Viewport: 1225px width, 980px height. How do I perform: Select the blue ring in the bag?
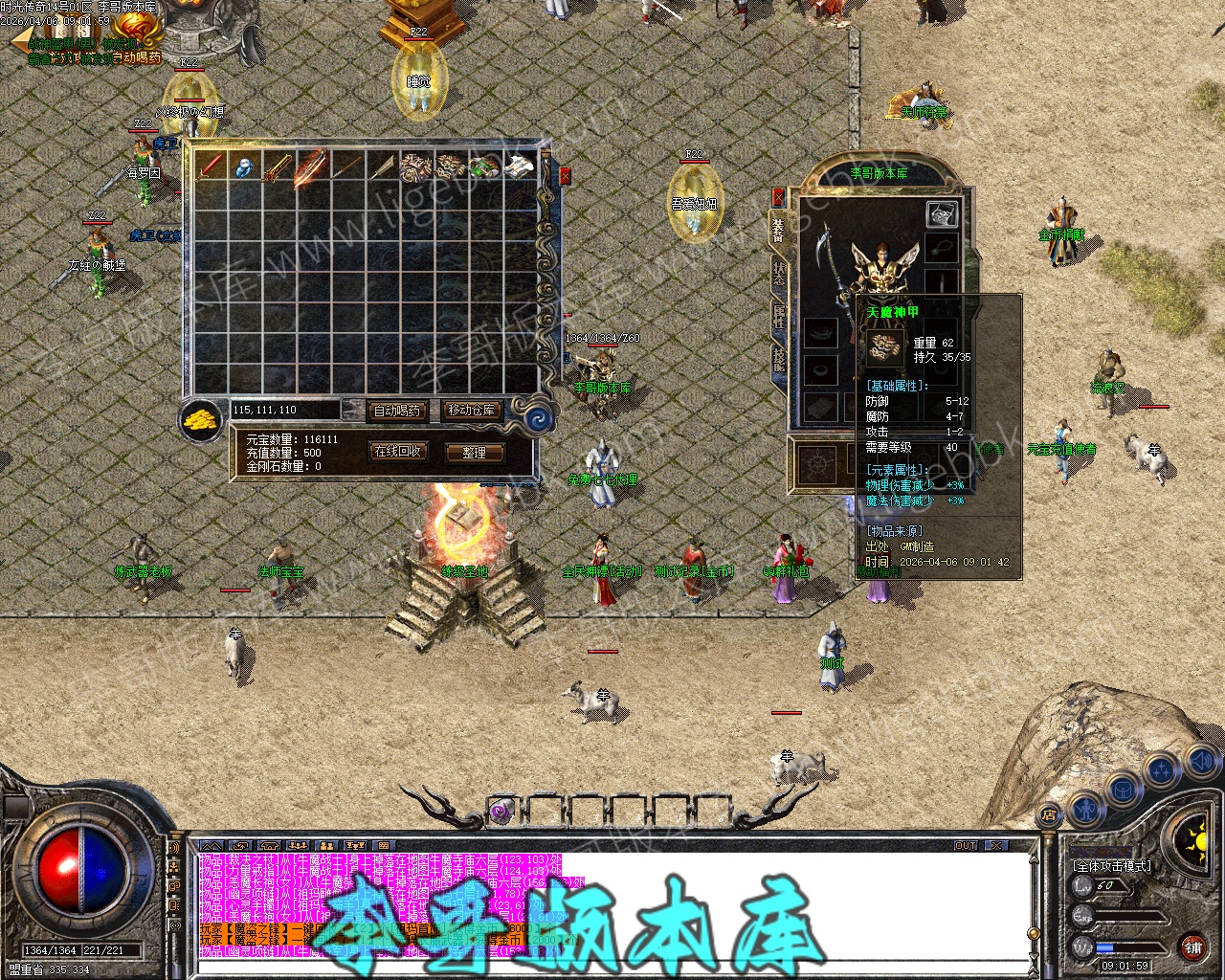click(244, 167)
